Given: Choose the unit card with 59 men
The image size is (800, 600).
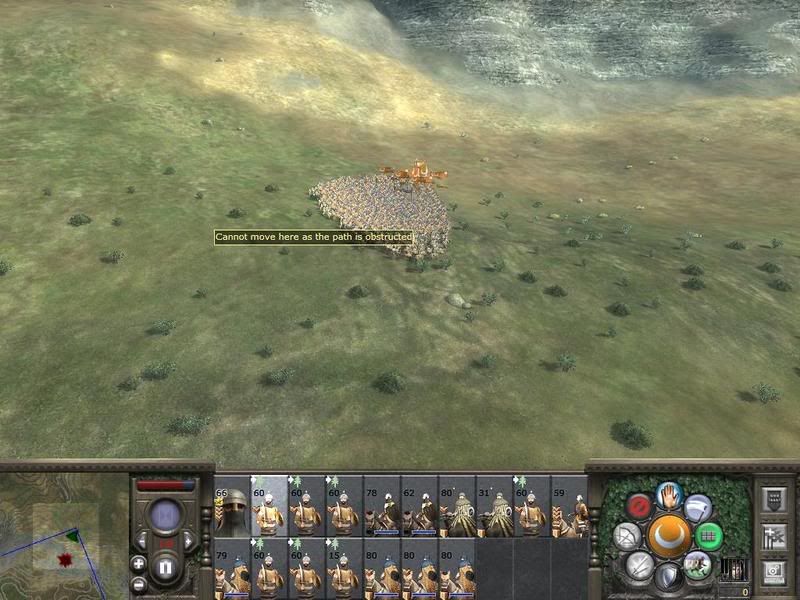Looking at the screenshot, I should 569,507.
